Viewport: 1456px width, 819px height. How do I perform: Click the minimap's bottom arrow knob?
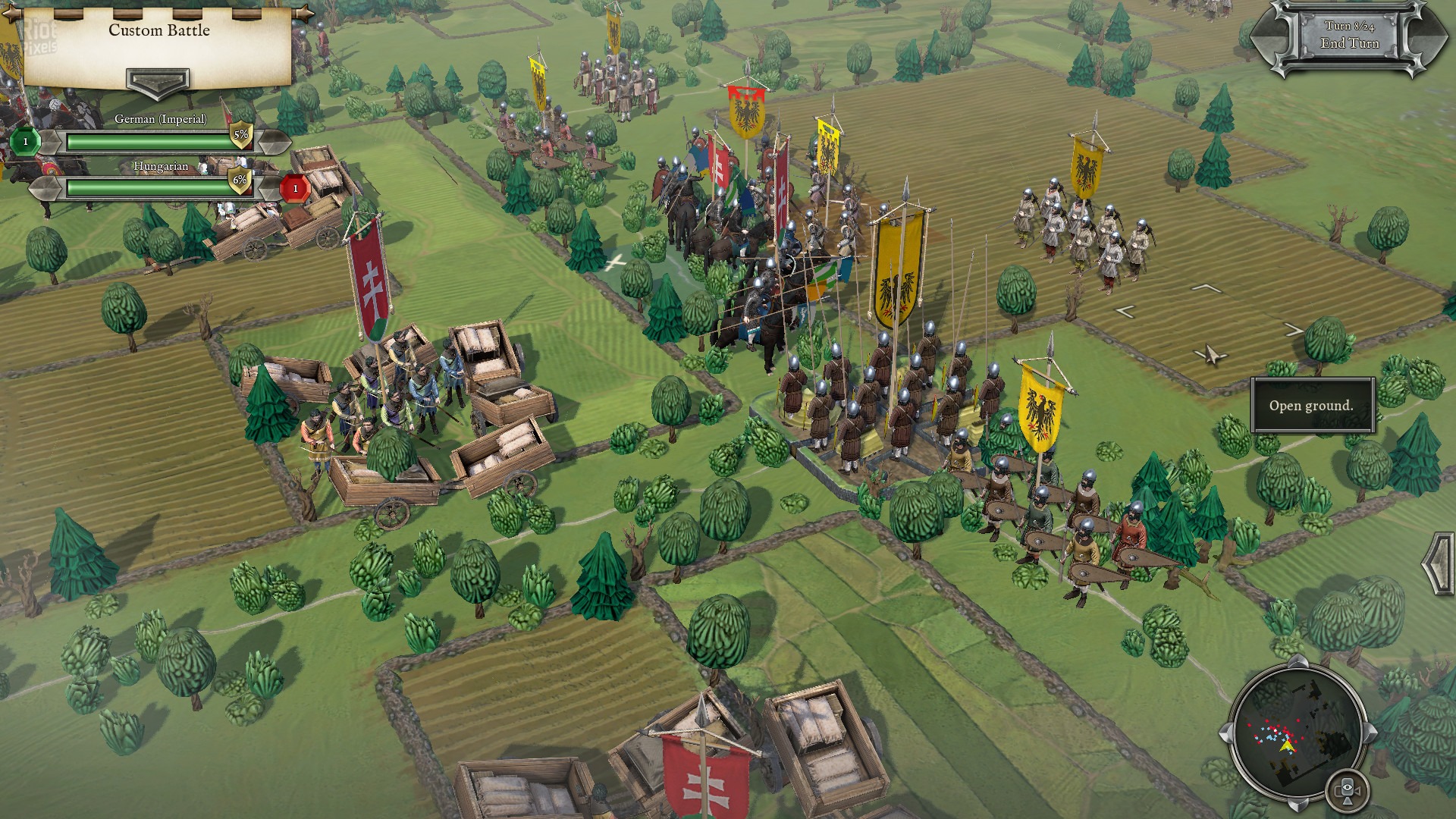pos(1298,803)
